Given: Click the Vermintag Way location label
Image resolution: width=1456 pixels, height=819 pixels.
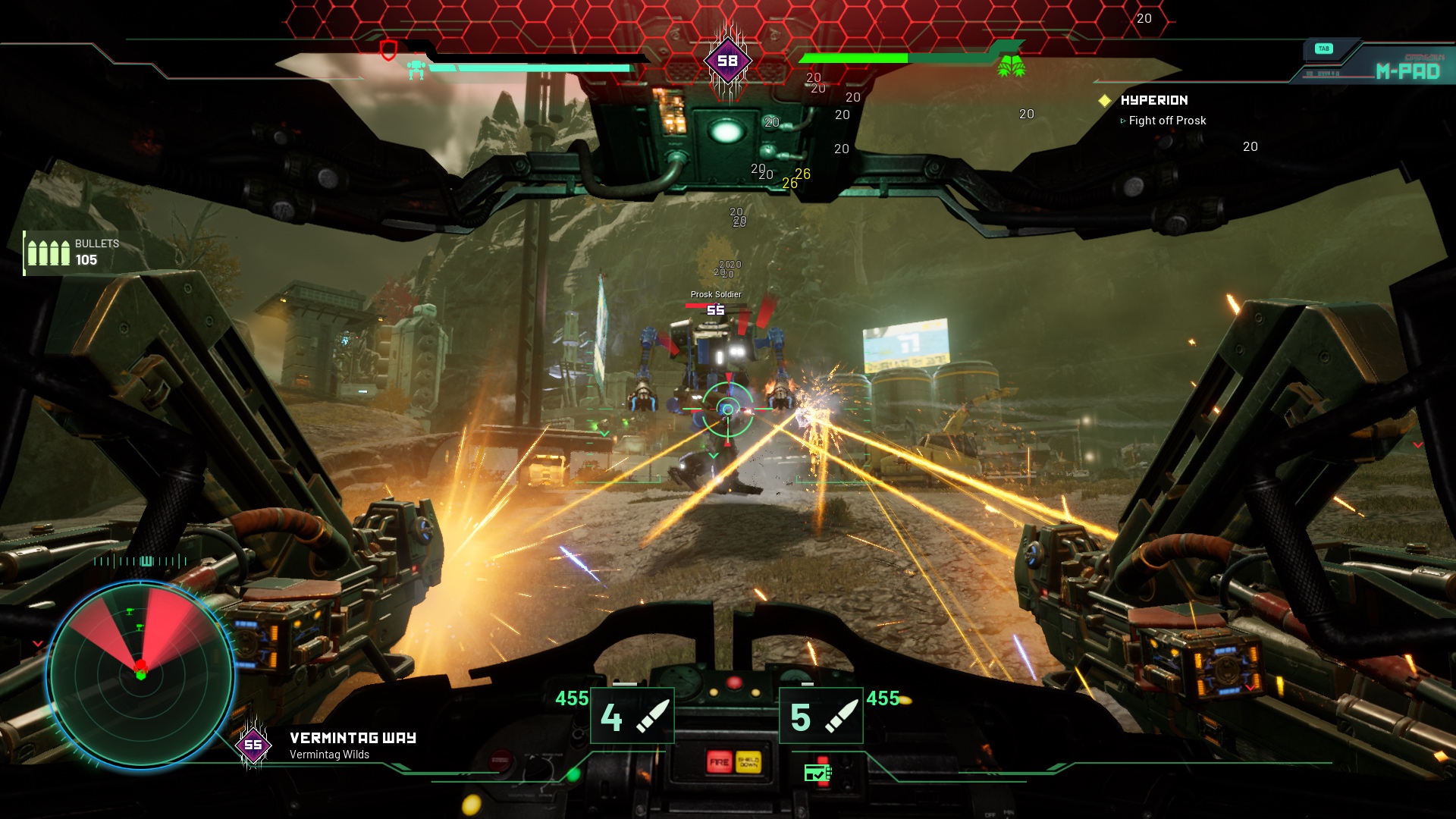Looking at the screenshot, I should coord(353,738).
